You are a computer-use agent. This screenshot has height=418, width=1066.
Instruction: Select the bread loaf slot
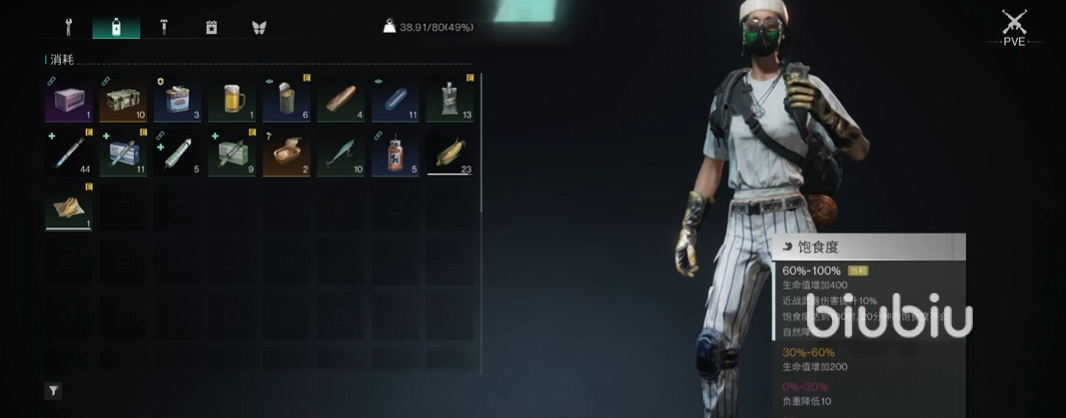tap(341, 99)
